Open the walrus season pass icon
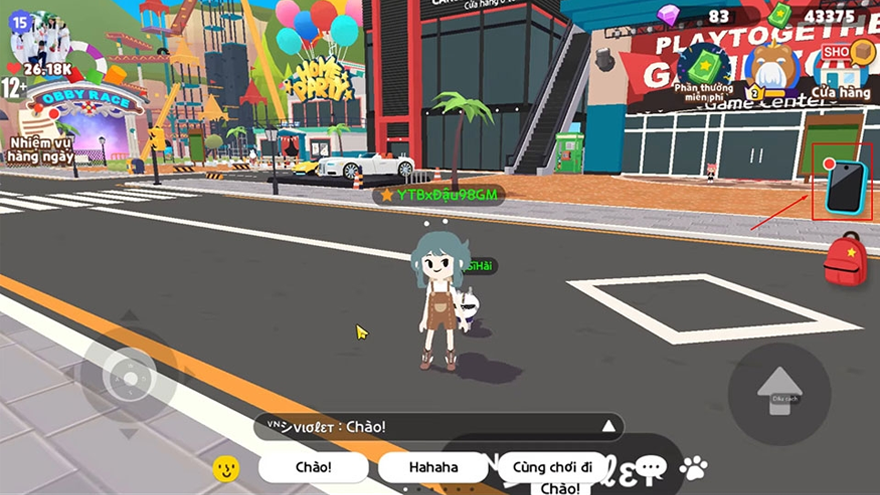Image resolution: width=880 pixels, height=495 pixels. click(772, 68)
